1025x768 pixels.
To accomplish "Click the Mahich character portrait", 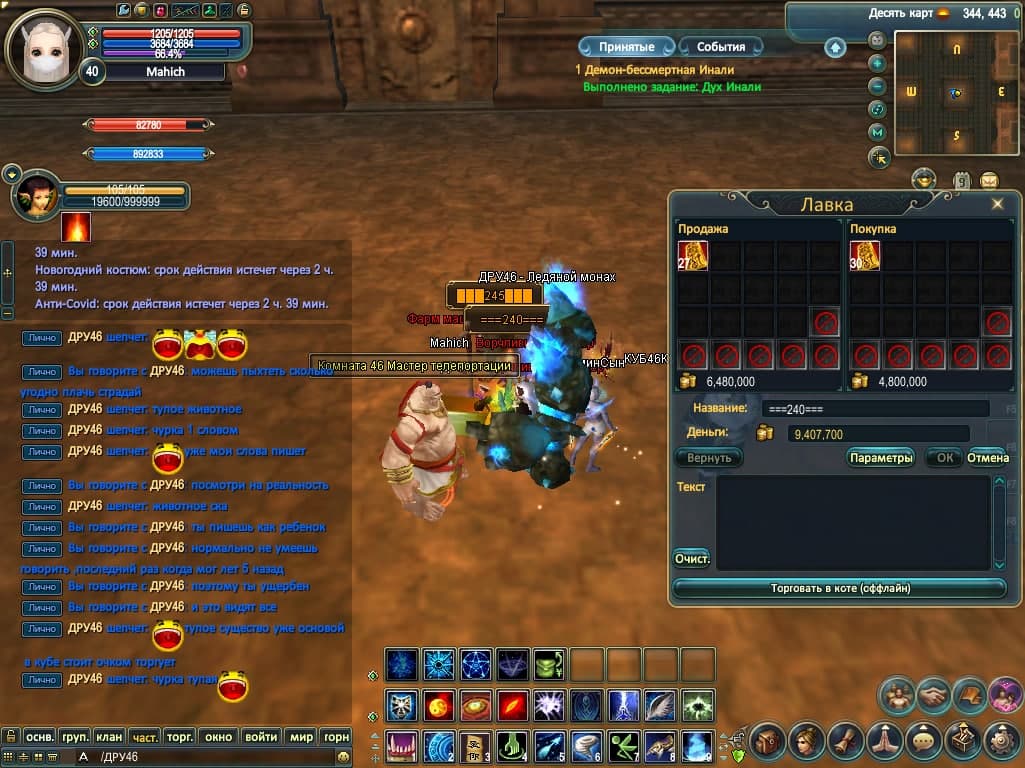I will click(x=45, y=48).
